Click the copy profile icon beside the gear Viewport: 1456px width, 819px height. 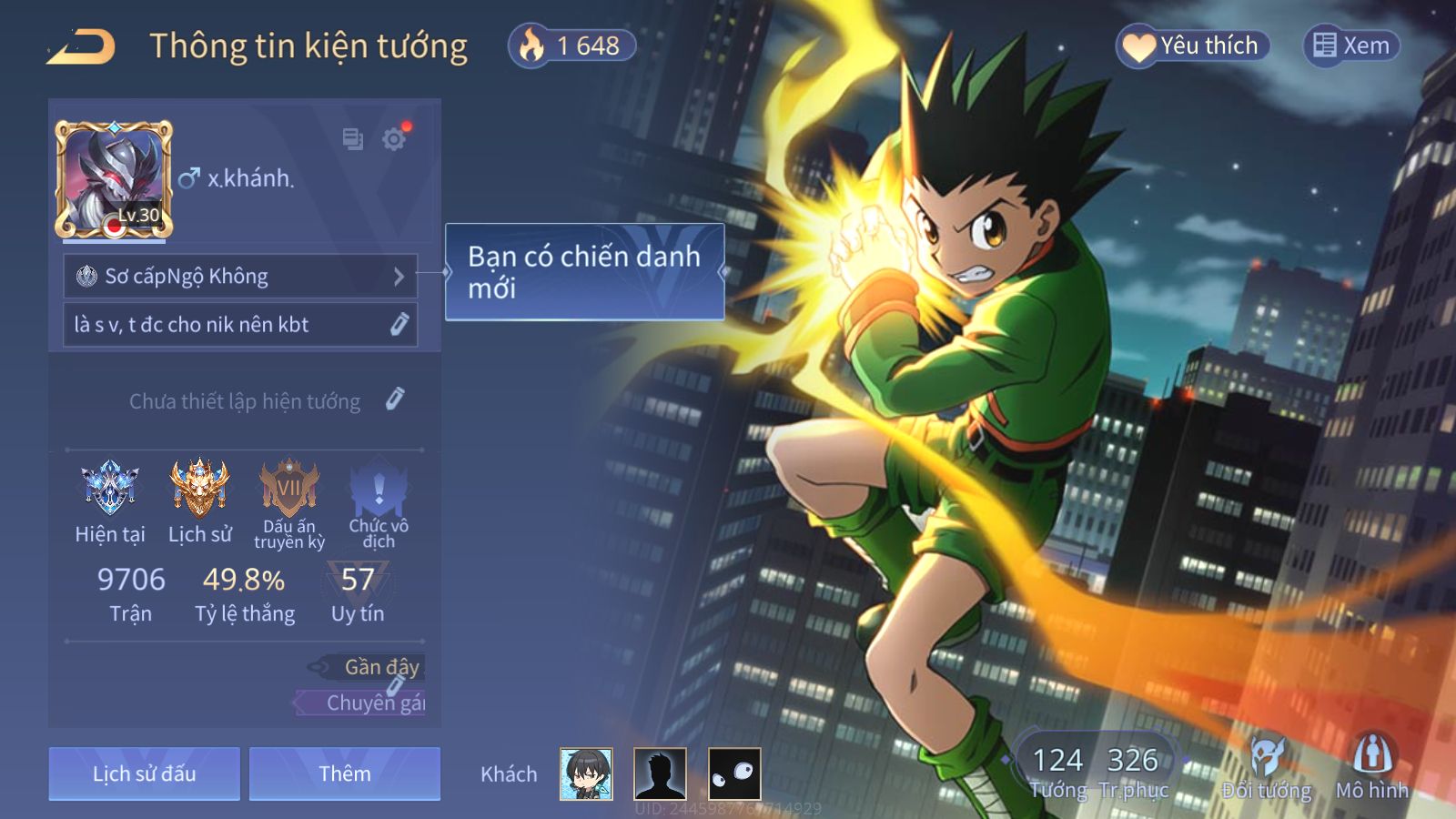(352, 139)
